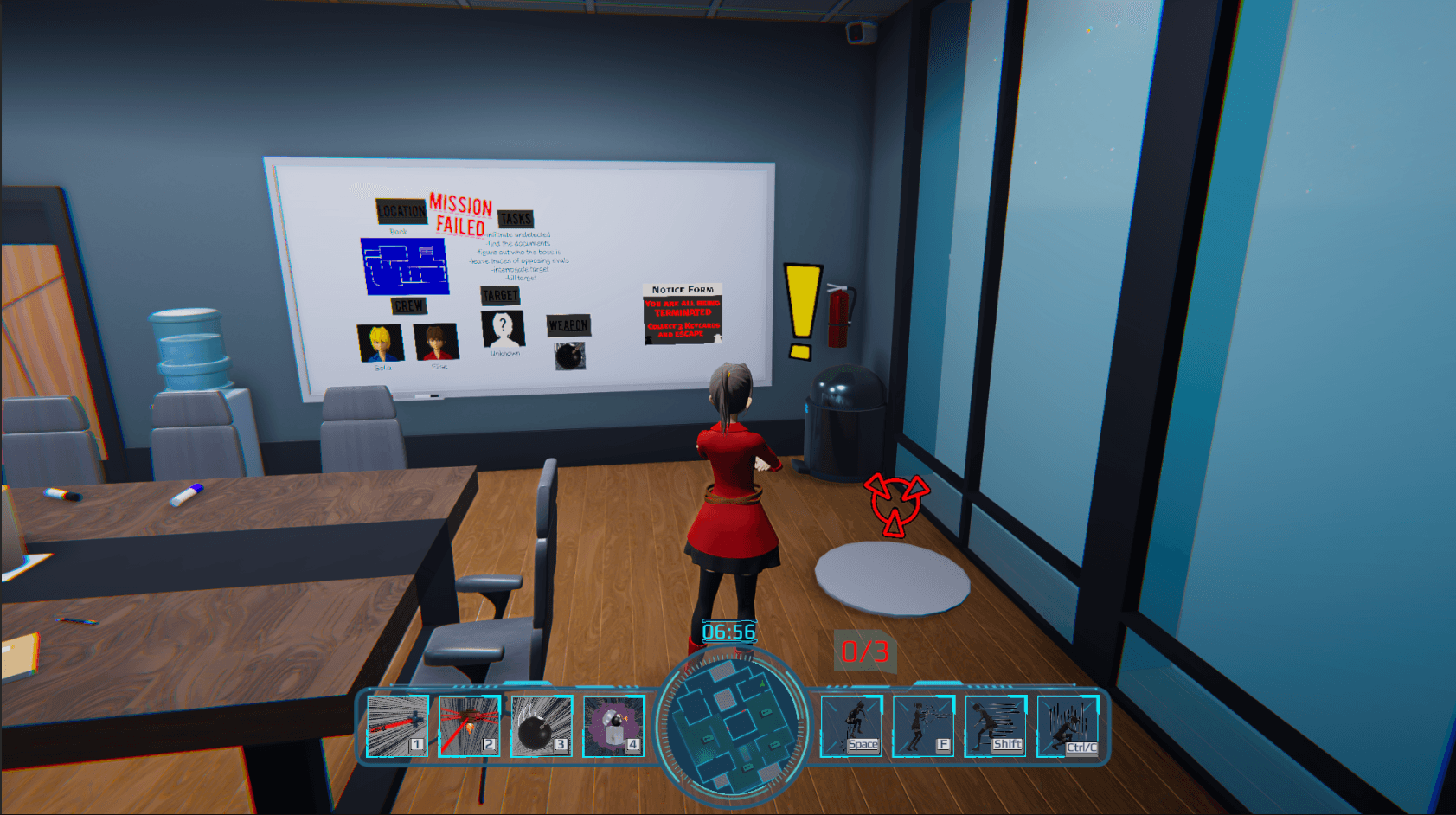Click the 06:56 mission timer

(x=729, y=632)
